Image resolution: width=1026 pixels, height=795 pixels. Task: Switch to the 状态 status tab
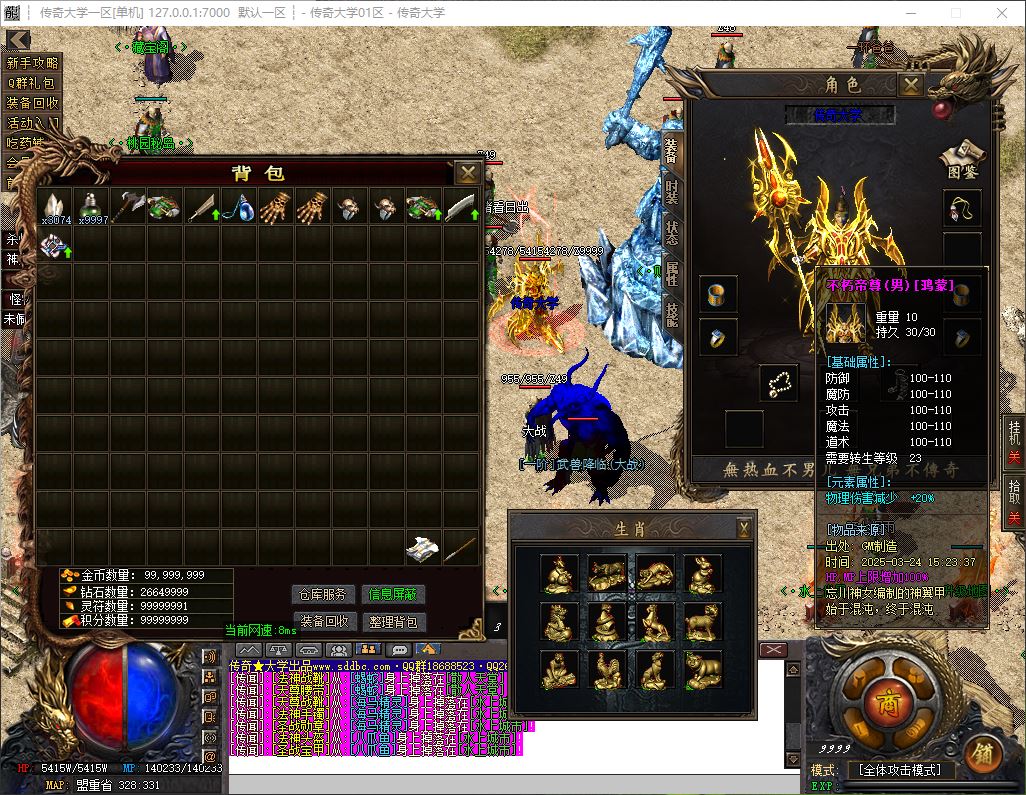click(x=672, y=234)
